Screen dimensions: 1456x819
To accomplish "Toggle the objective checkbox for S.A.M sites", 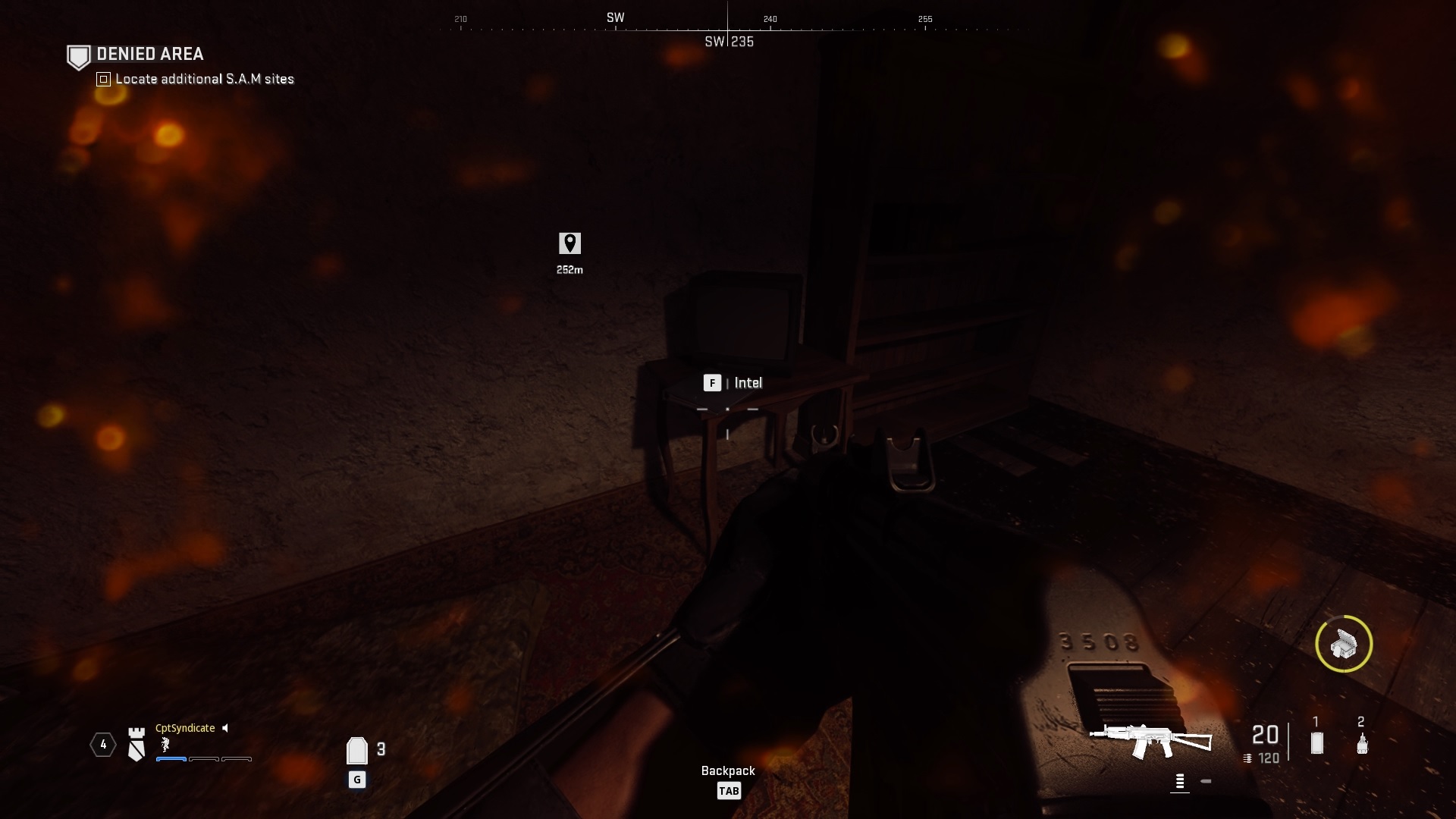I will point(102,79).
